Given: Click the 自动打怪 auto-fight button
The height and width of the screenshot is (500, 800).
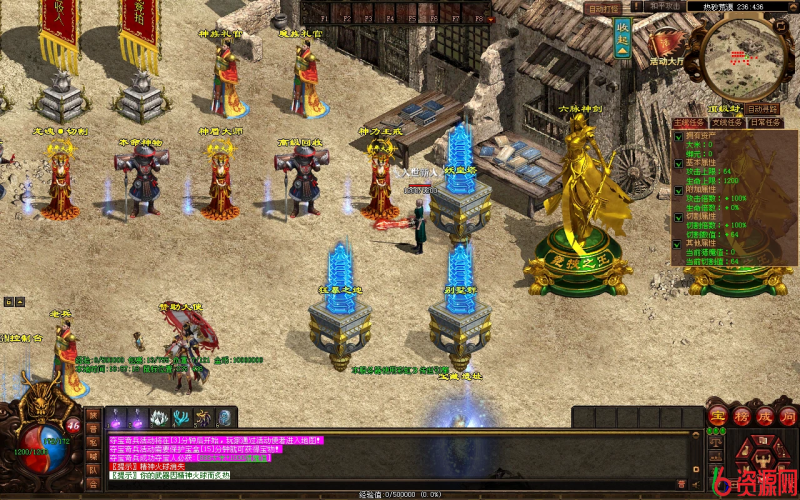Looking at the screenshot, I should [603, 9].
